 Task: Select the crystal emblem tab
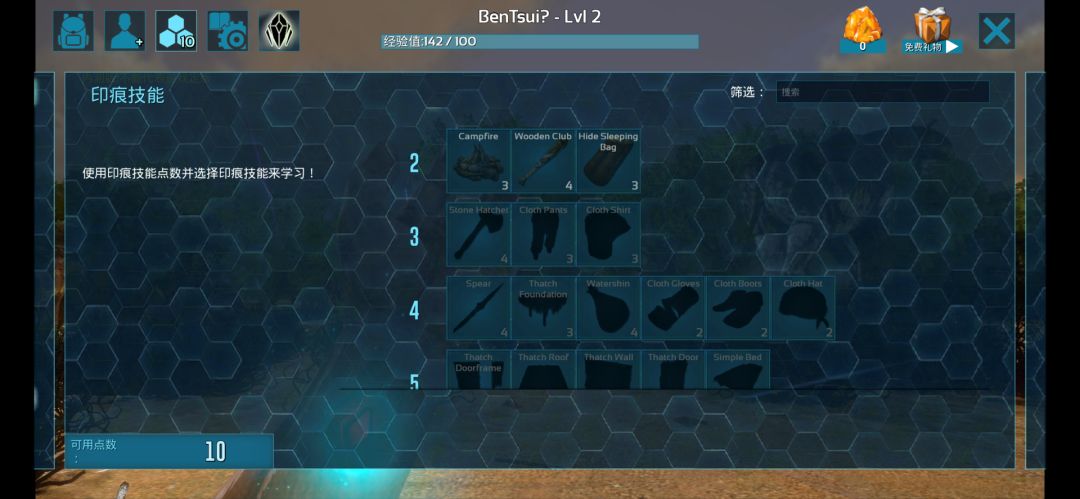coord(279,31)
